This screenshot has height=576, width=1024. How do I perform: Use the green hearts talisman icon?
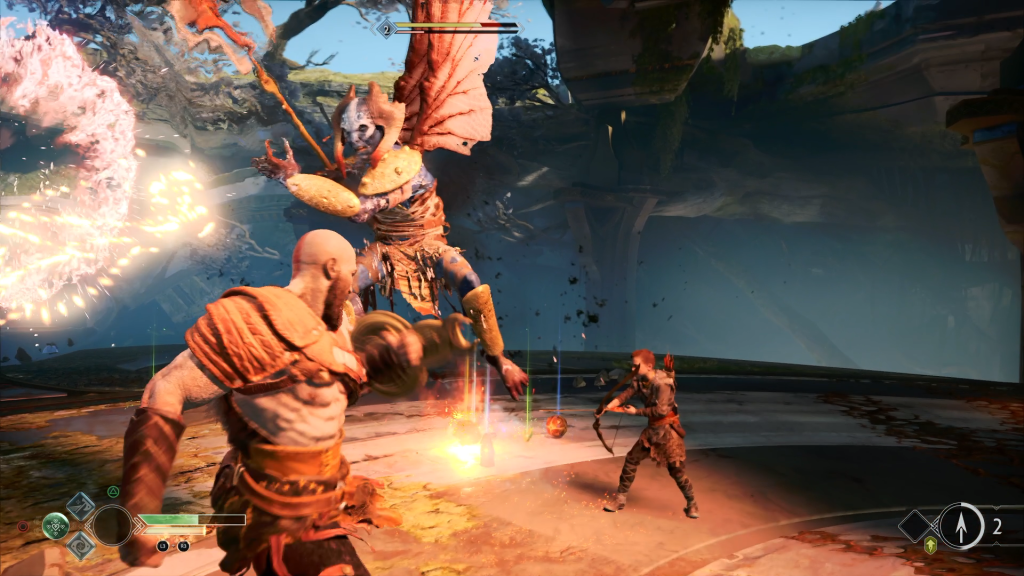pyautogui.click(x=56, y=525)
